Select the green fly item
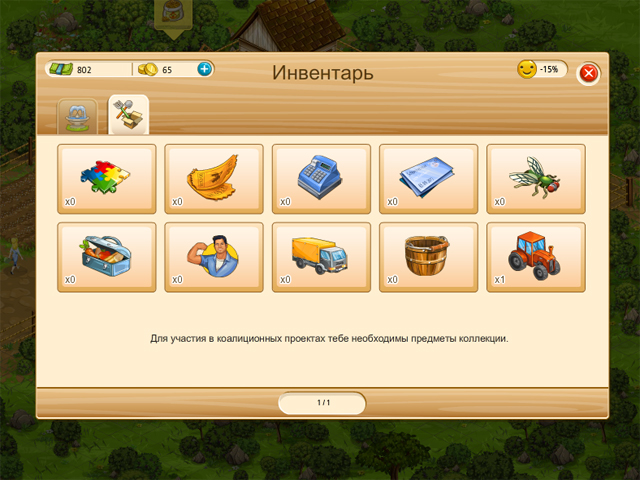 tap(536, 178)
